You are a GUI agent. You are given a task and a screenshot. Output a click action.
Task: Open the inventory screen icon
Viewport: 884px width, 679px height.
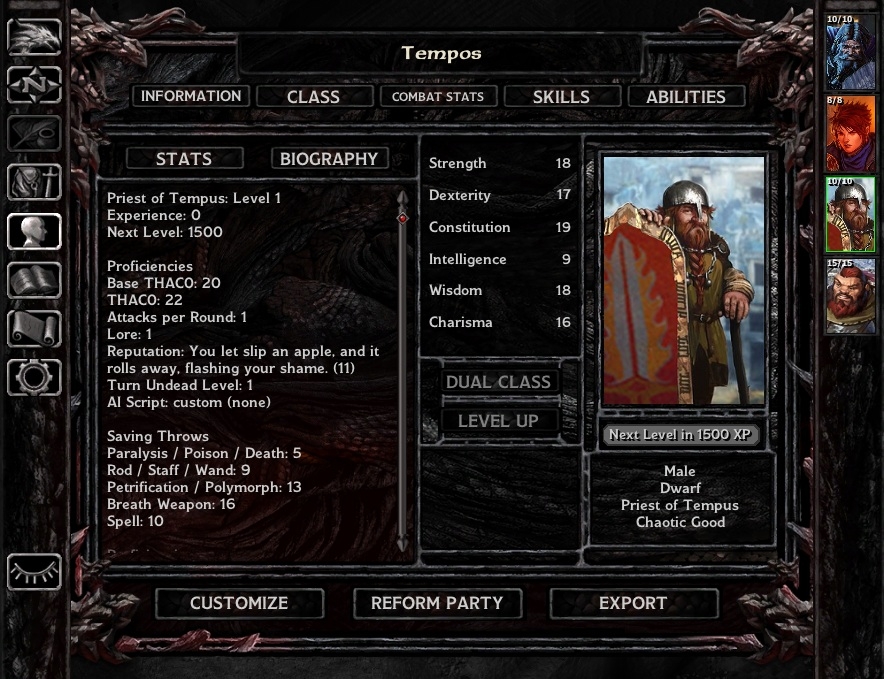tap(34, 182)
